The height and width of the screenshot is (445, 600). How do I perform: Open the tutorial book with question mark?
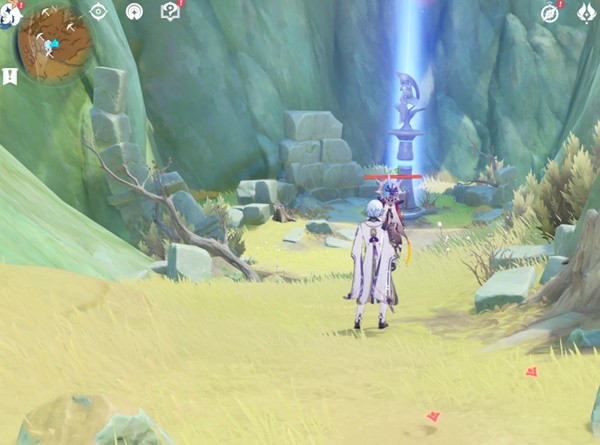pyautogui.click(x=170, y=12)
